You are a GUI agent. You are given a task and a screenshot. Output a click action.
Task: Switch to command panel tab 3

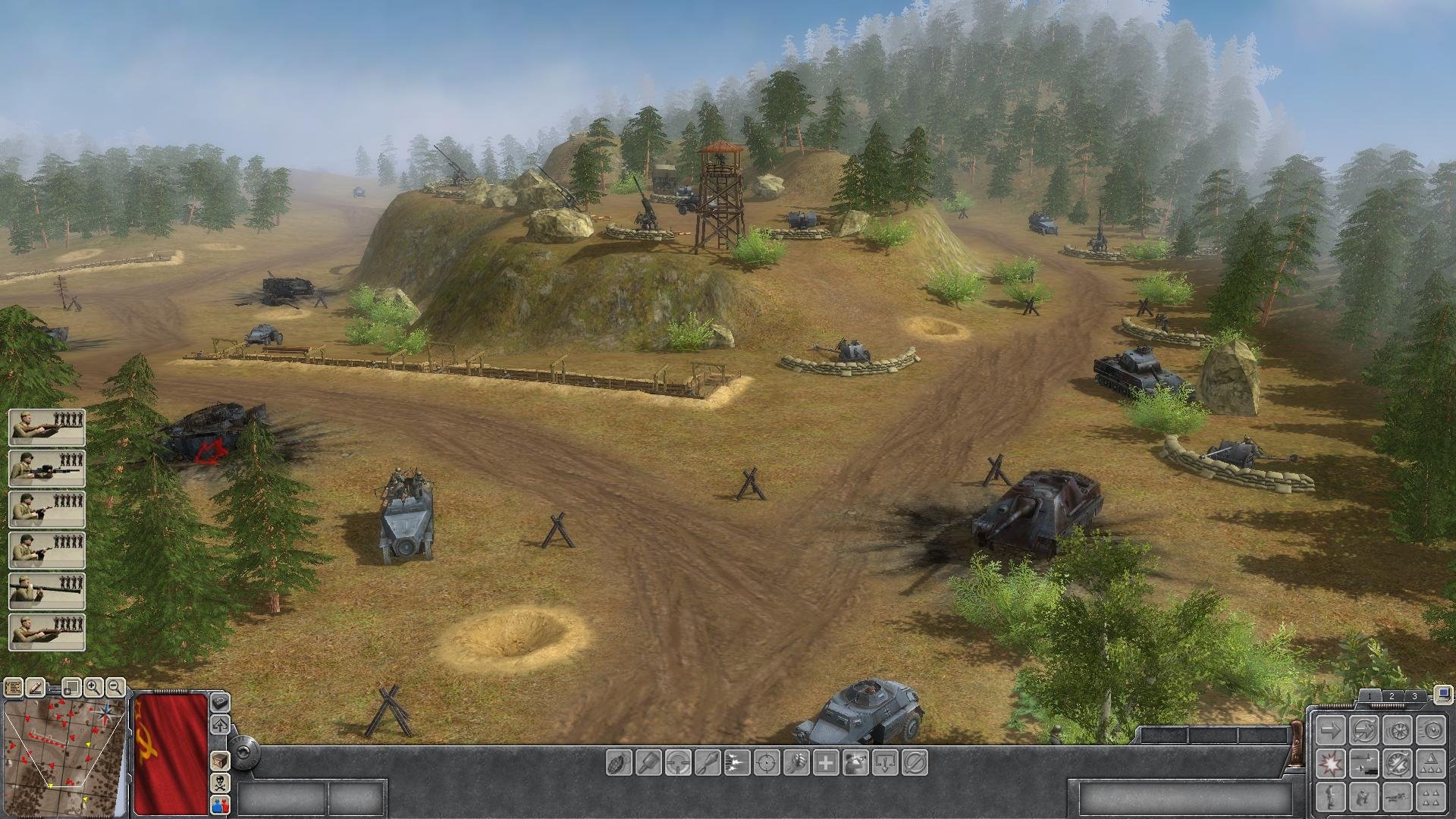pyautogui.click(x=1414, y=696)
